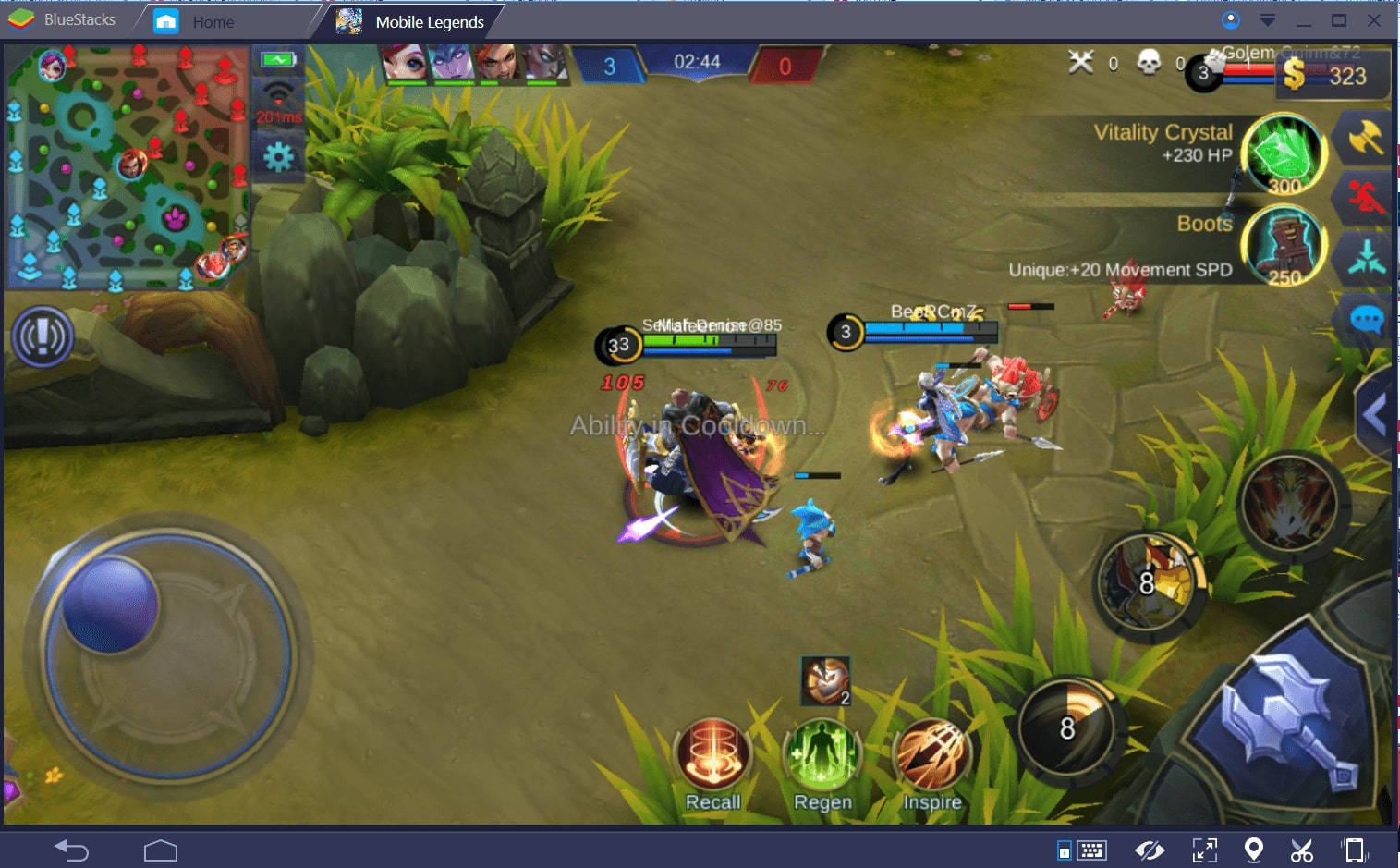The width and height of the screenshot is (1400, 868).
Task: Select the equipped item with count 2
Action: coord(825,681)
